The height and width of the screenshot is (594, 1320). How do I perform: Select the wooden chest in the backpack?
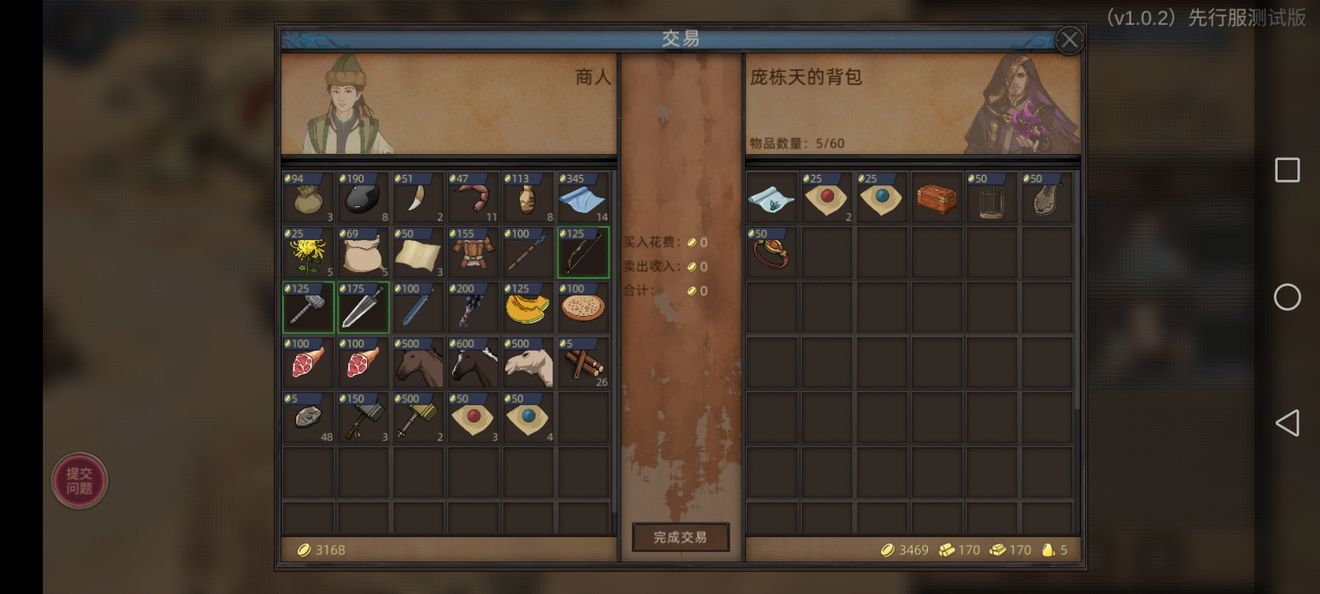[936, 198]
